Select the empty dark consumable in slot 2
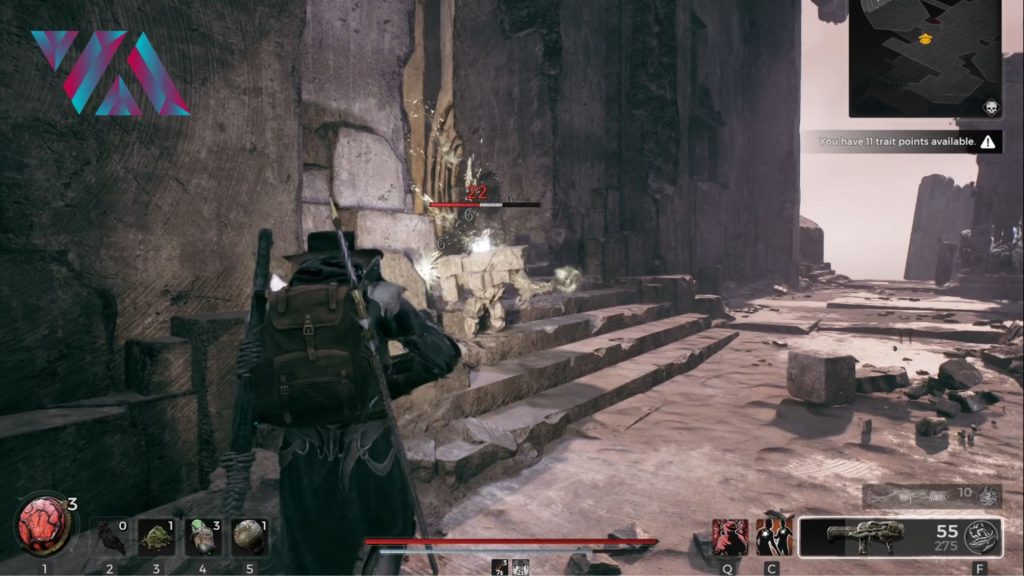The height and width of the screenshot is (576, 1024). point(110,537)
